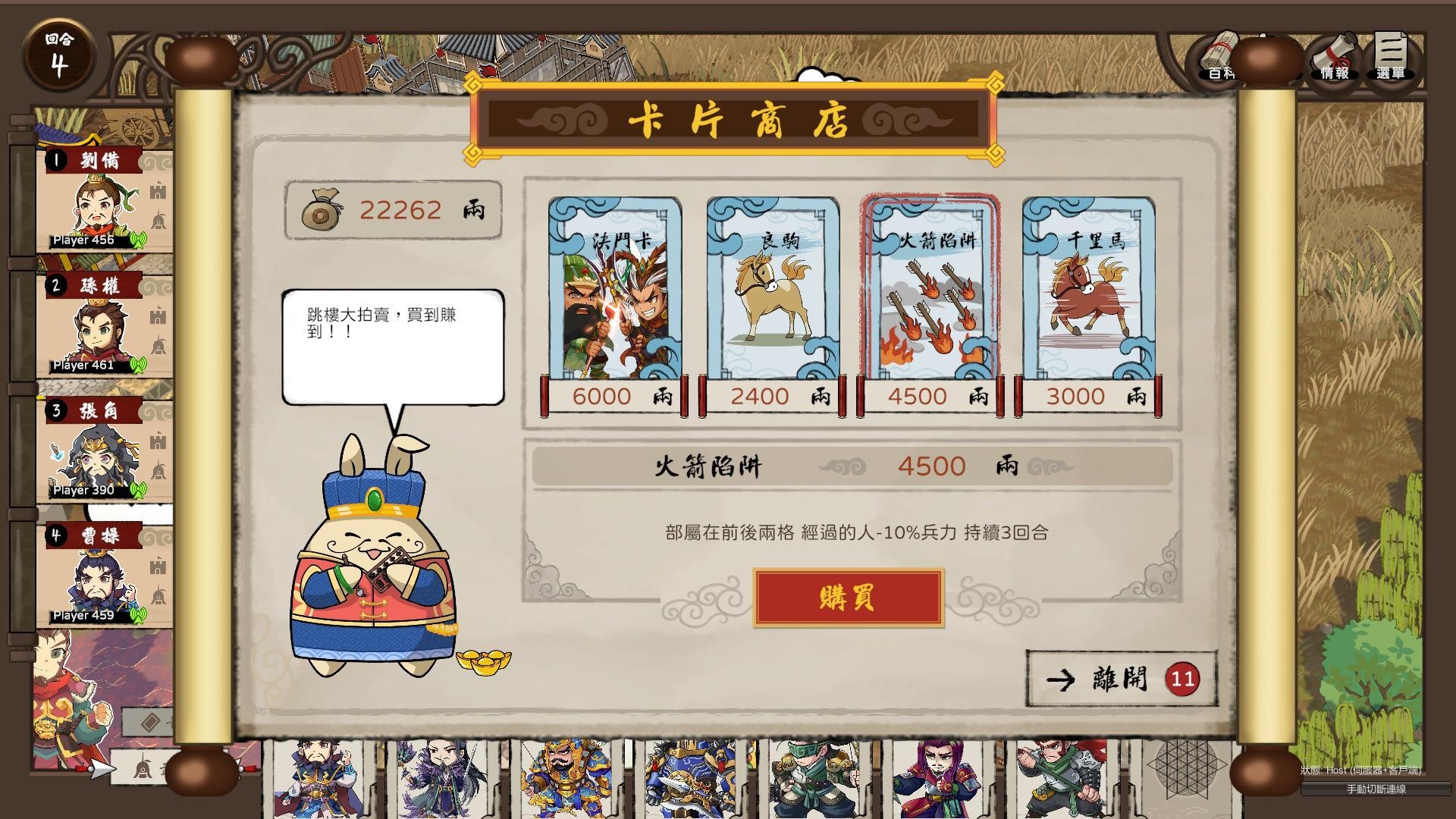Toggle the voice indicator for Player 459

pos(139,614)
